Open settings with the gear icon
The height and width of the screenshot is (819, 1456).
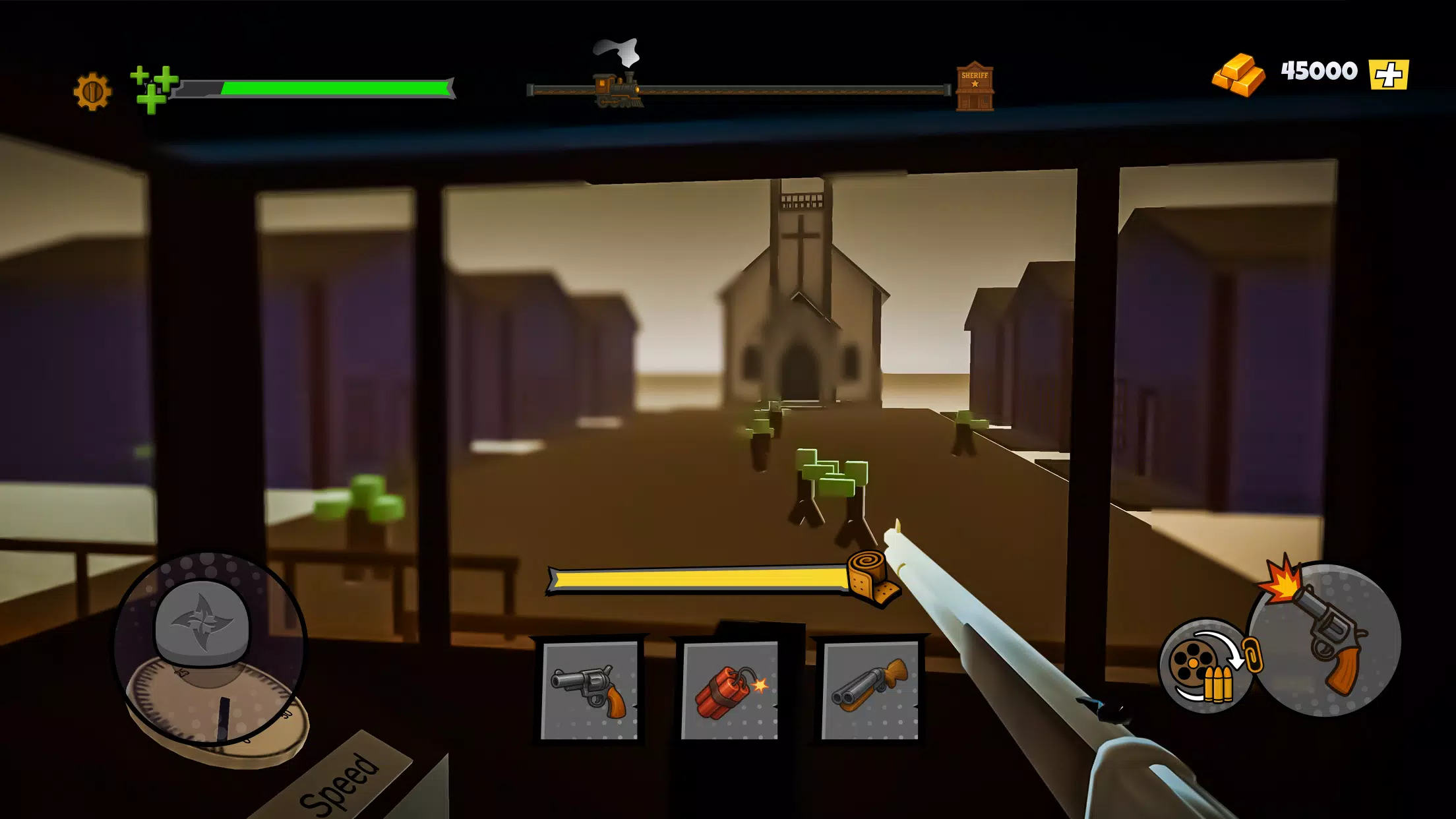92,91
